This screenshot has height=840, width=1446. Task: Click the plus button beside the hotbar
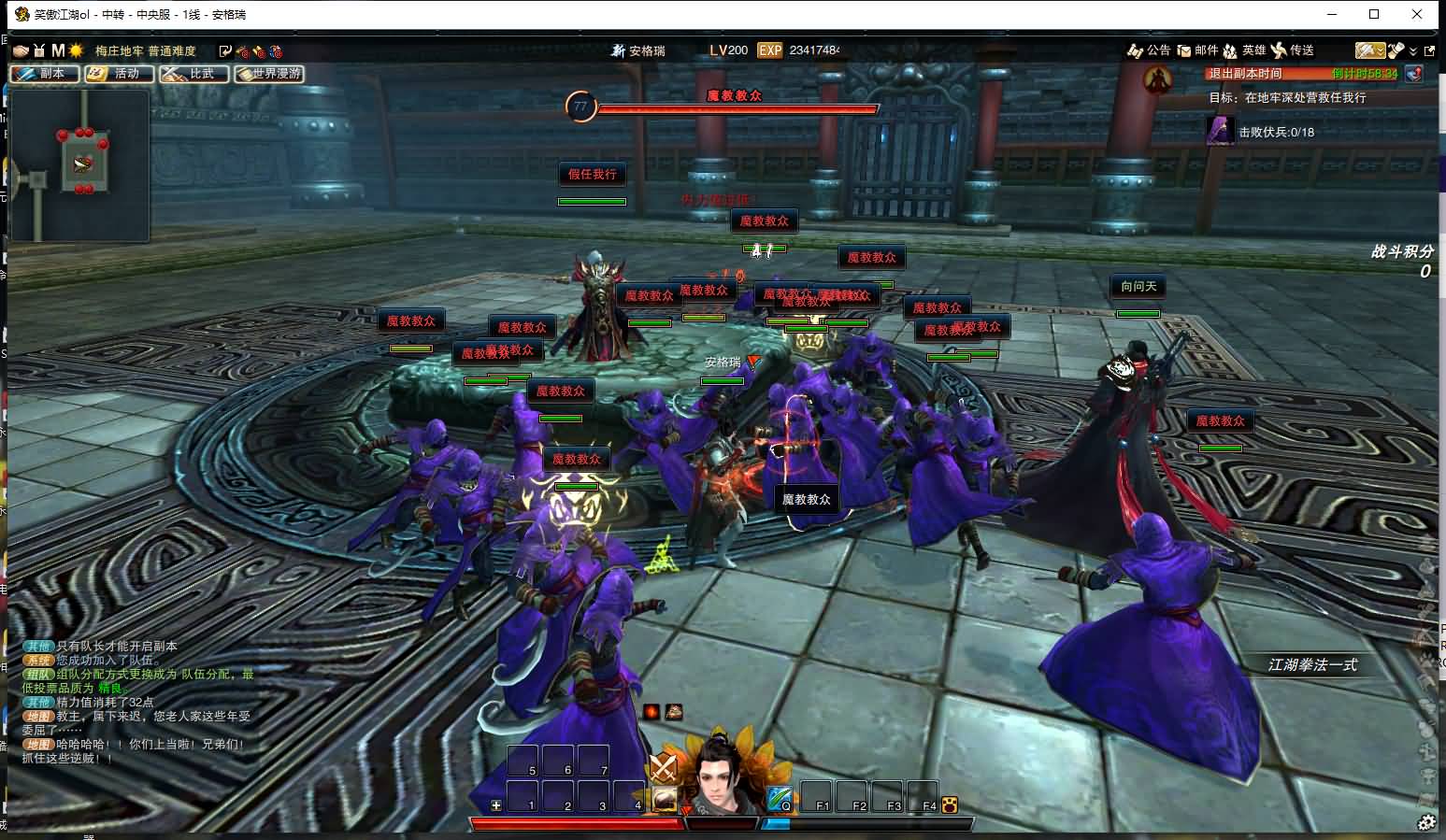click(495, 805)
